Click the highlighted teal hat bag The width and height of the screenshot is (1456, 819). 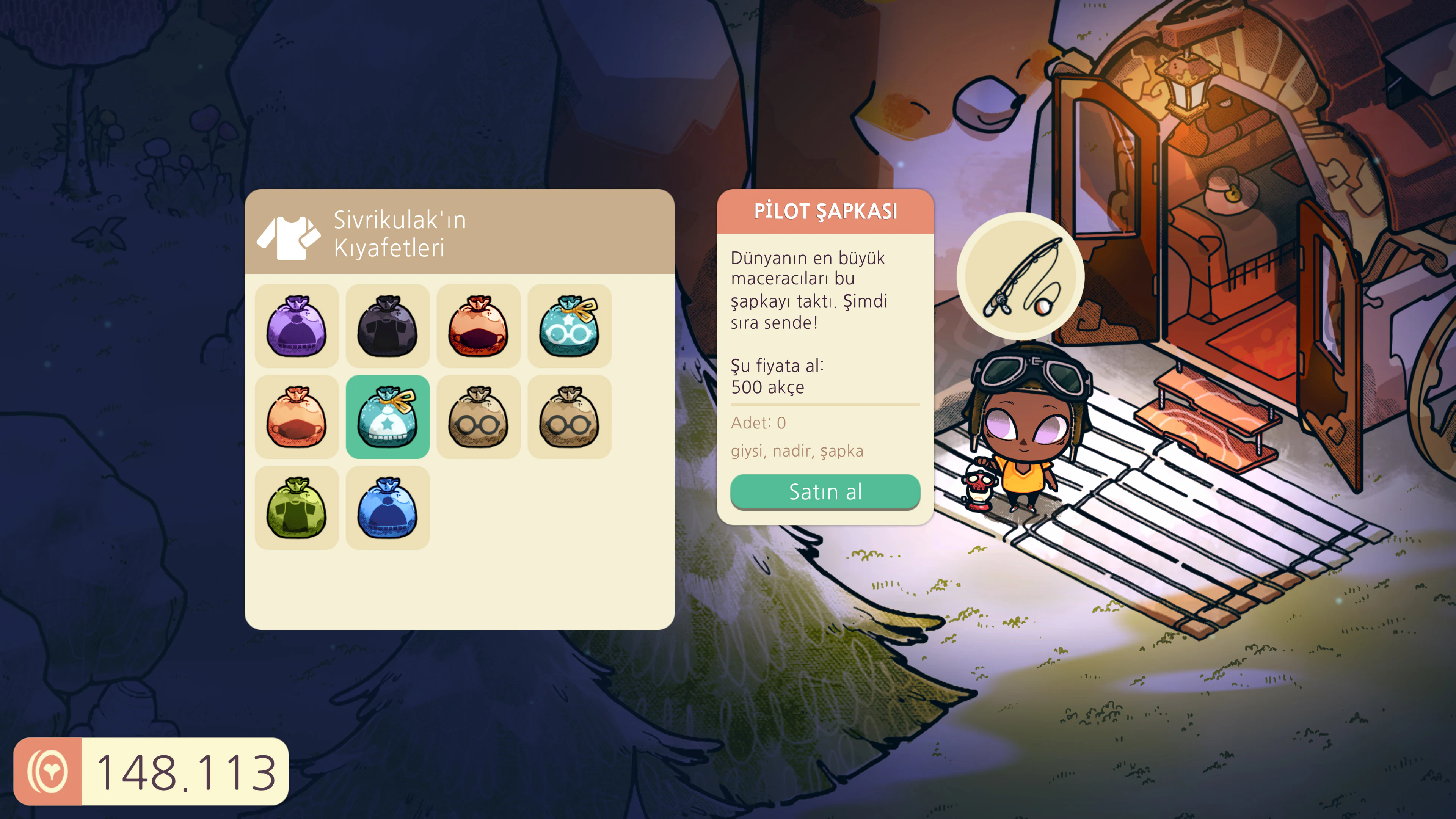tap(387, 417)
